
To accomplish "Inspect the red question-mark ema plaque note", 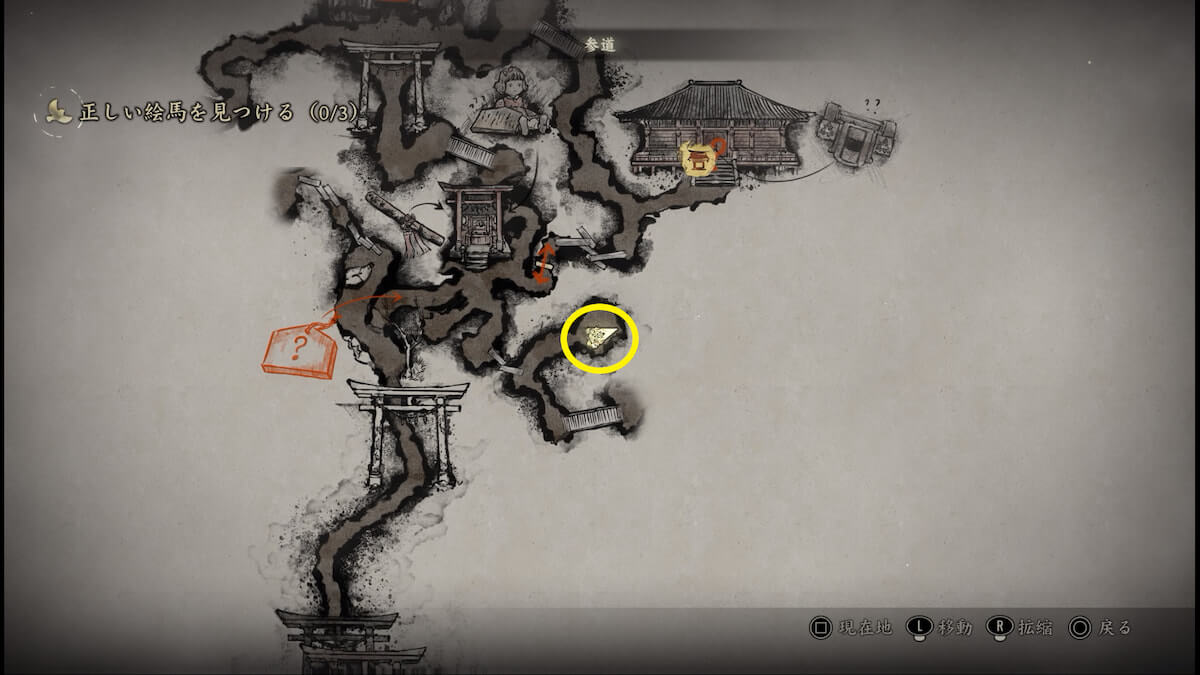I will [299, 352].
